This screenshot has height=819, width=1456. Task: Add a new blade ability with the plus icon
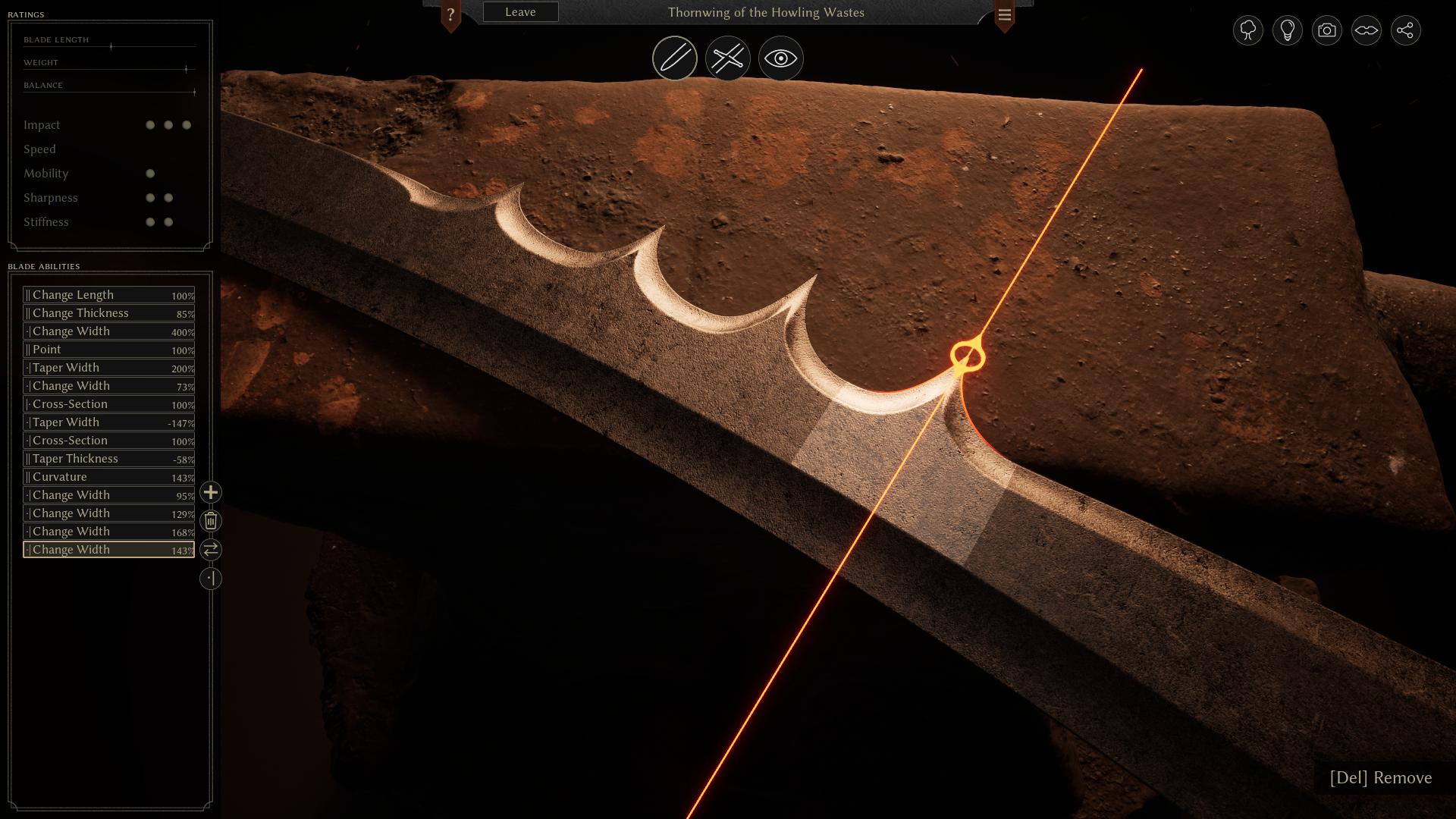(x=210, y=493)
